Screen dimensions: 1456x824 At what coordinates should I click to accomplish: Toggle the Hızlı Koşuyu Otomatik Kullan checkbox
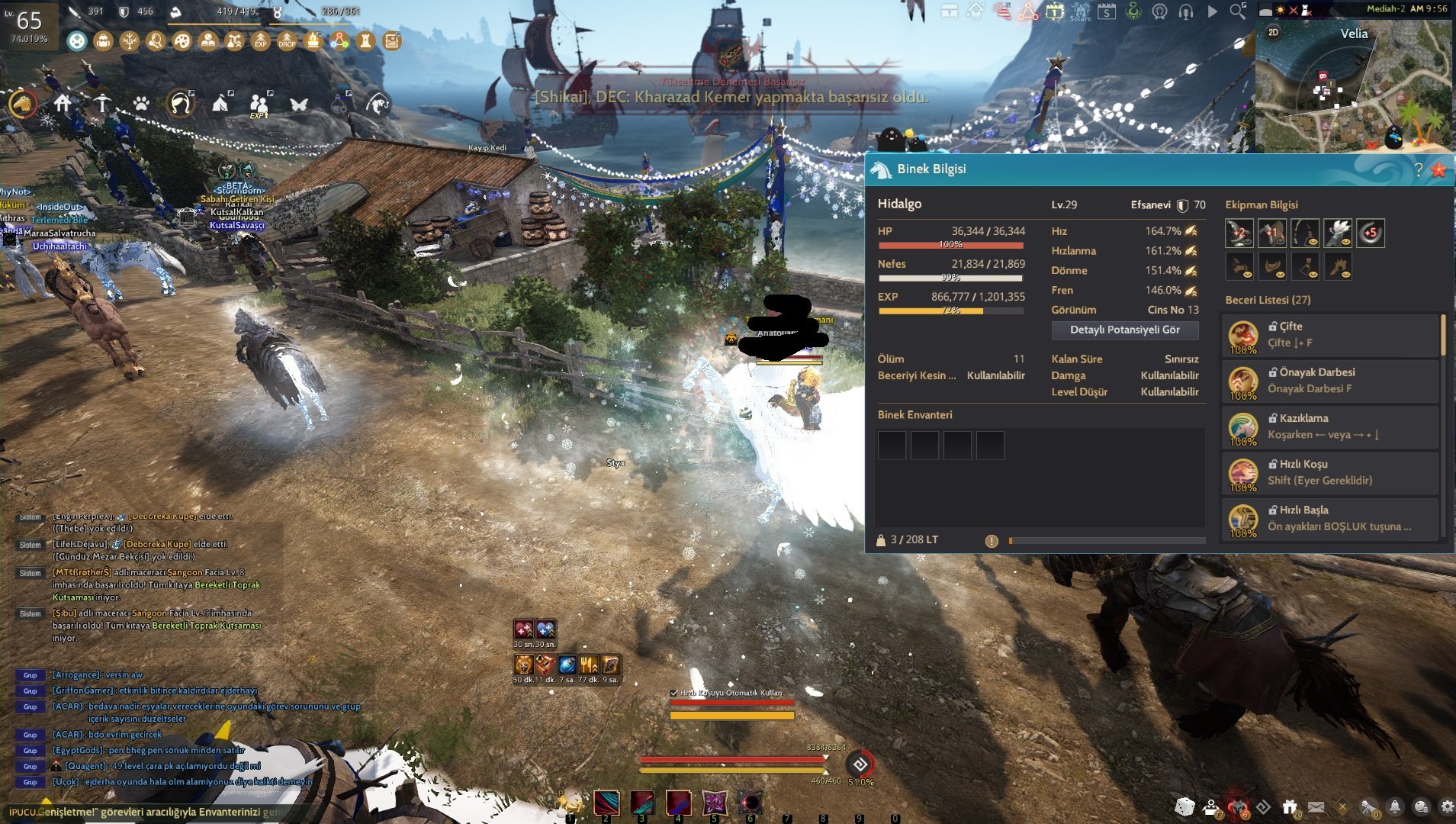pyautogui.click(x=672, y=691)
